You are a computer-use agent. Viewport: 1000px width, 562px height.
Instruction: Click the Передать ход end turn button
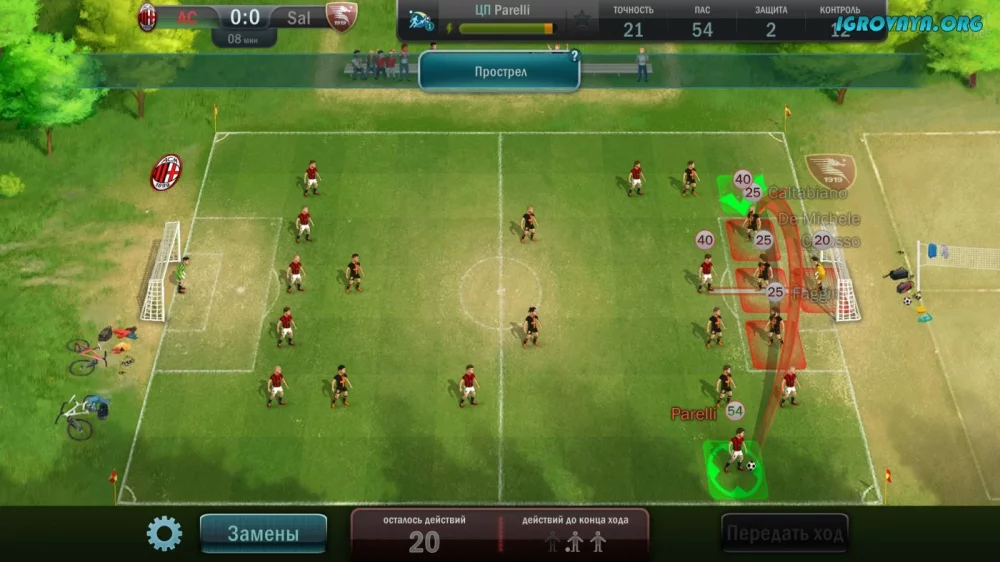(785, 533)
